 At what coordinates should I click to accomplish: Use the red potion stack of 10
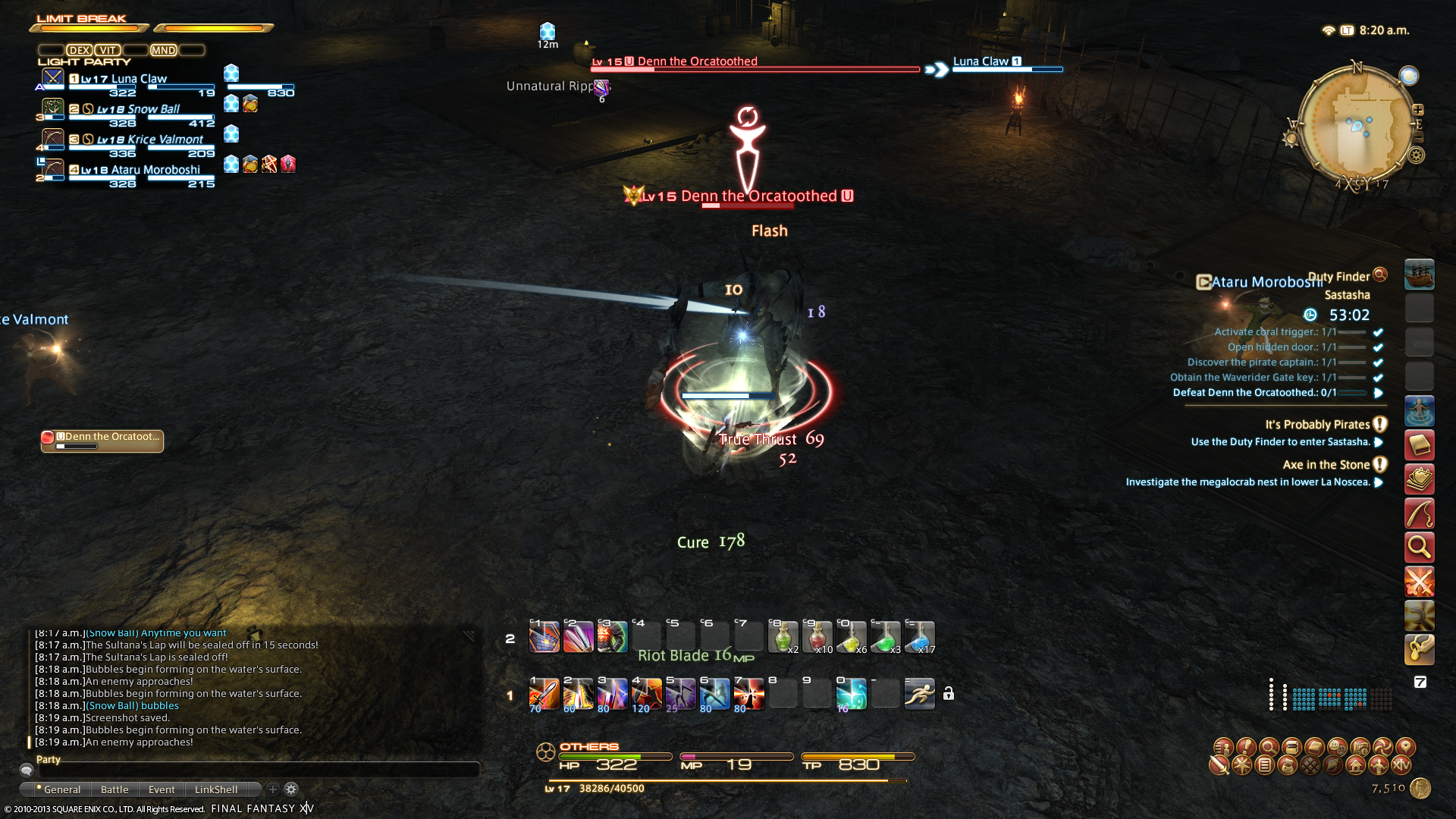[x=817, y=637]
